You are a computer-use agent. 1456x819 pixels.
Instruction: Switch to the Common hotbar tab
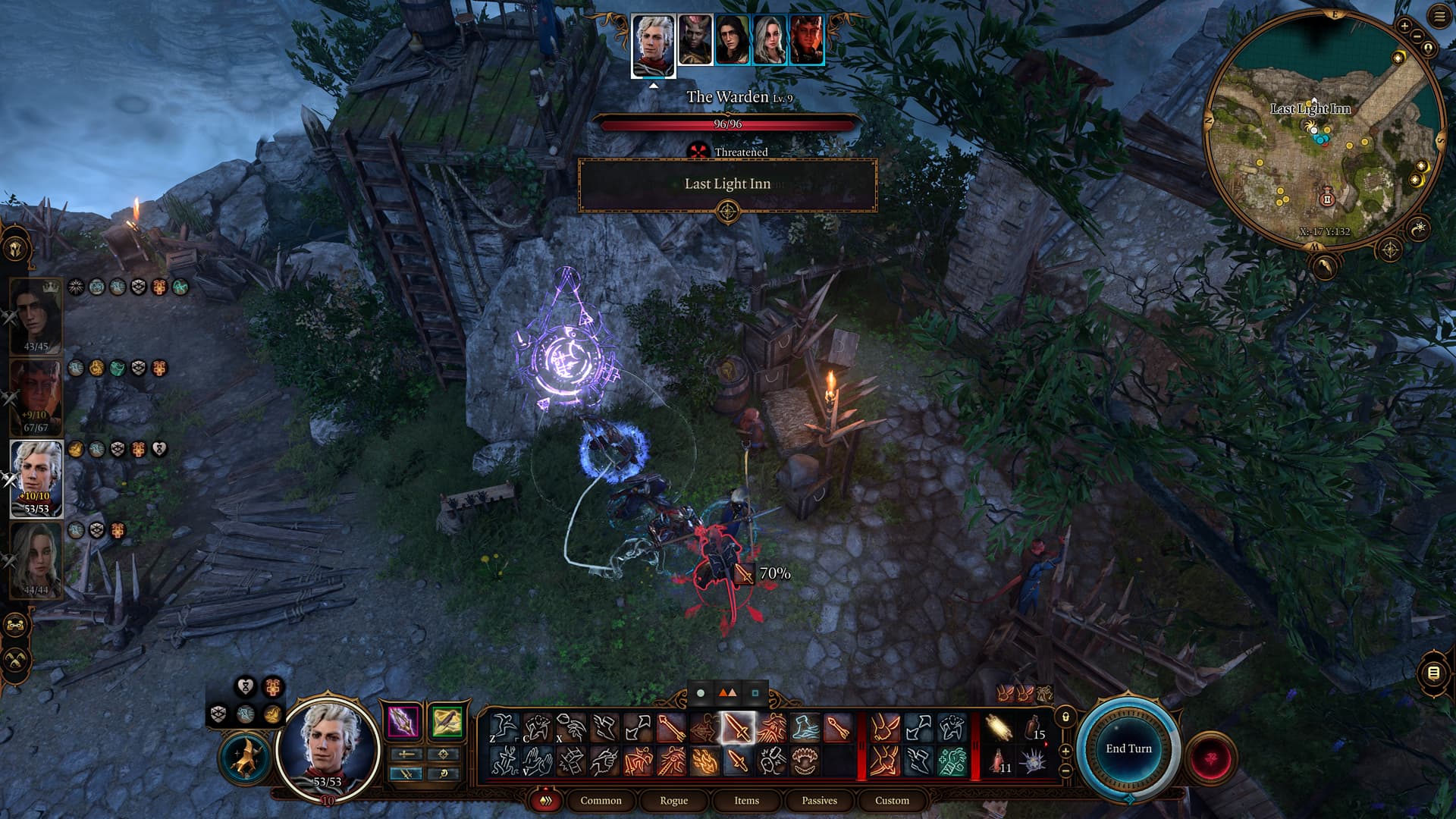pyautogui.click(x=601, y=800)
